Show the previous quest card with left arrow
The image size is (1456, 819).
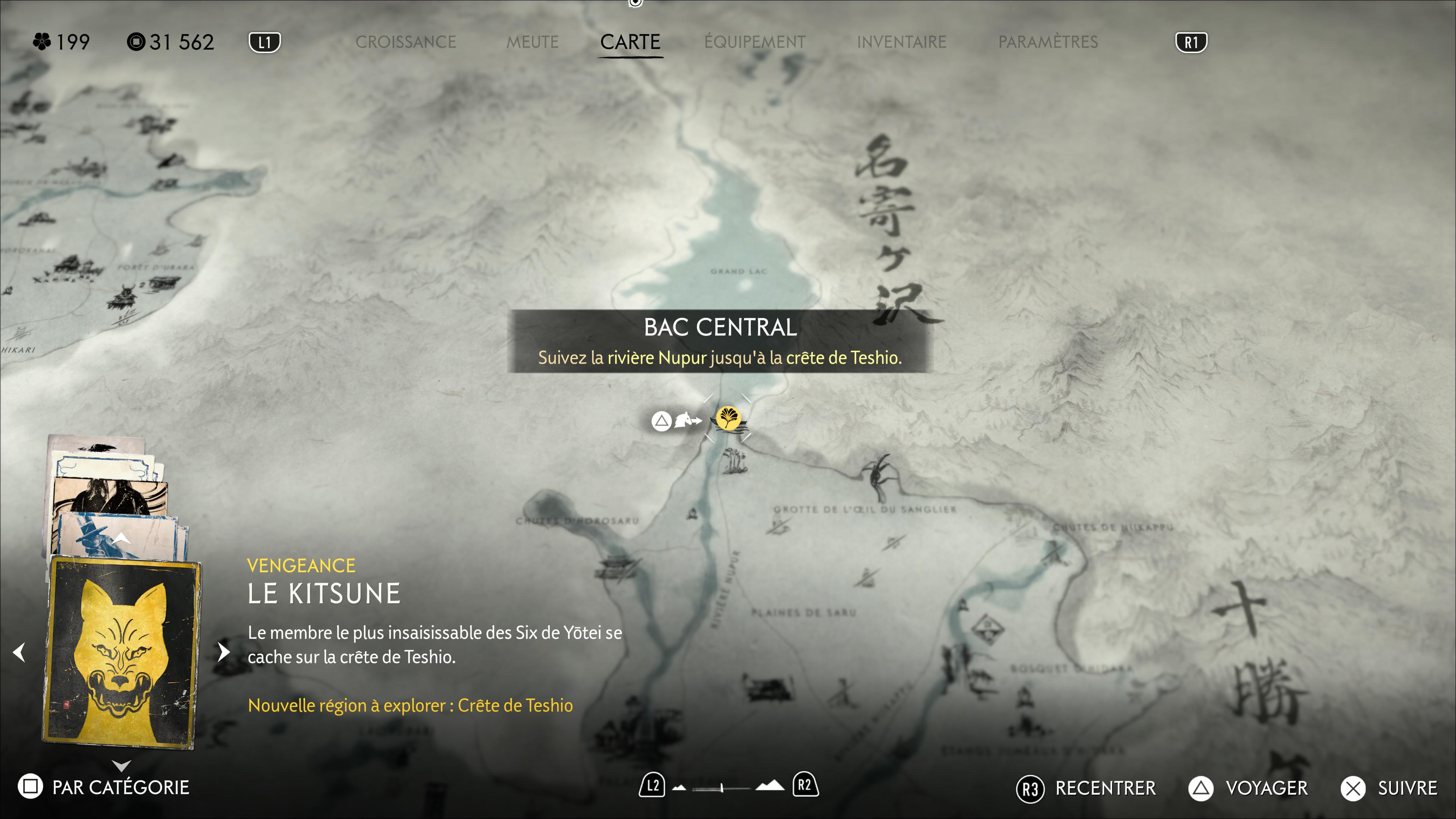click(19, 652)
